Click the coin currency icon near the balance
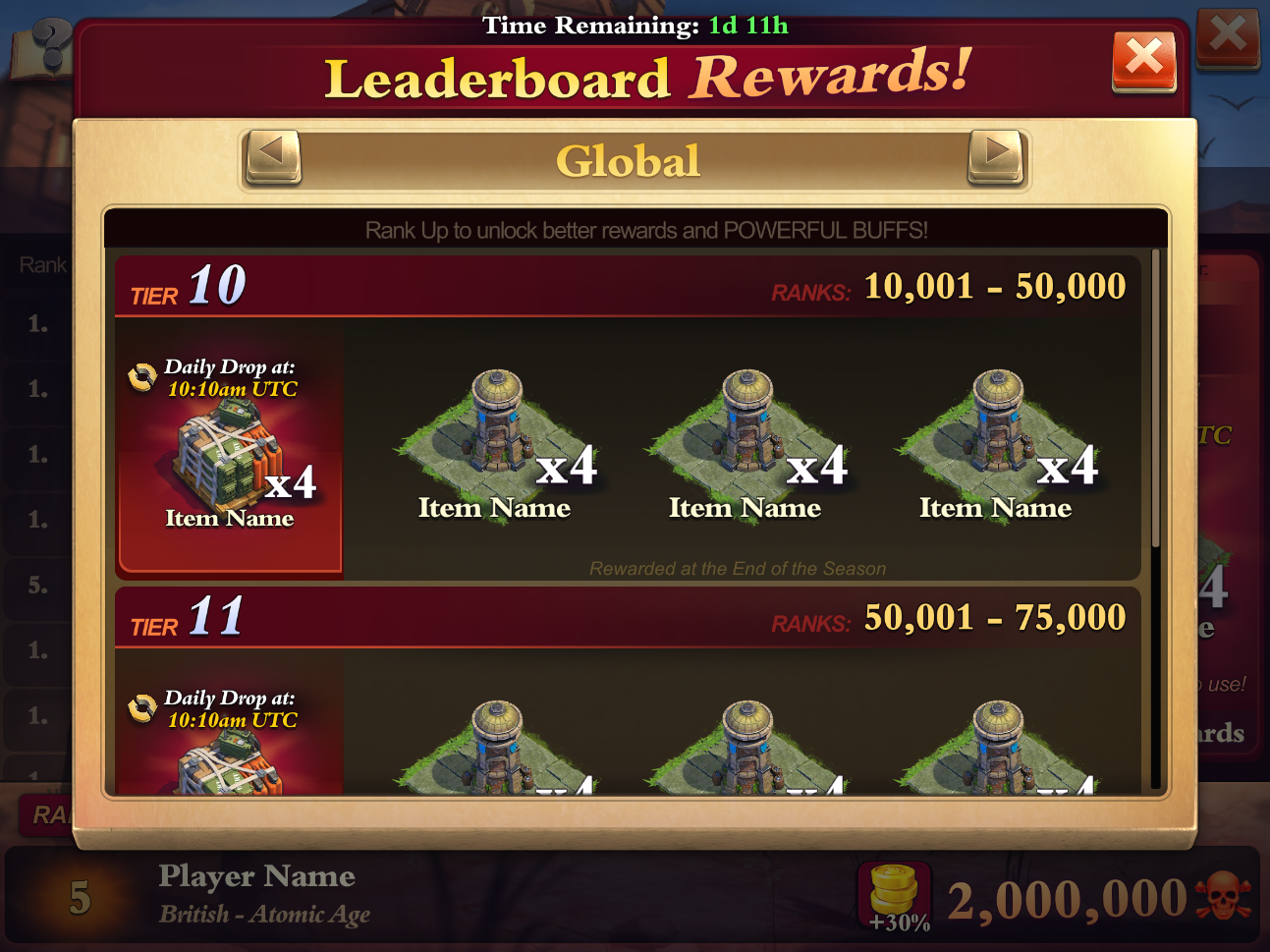Viewport: 1270px width, 952px height. (892, 887)
